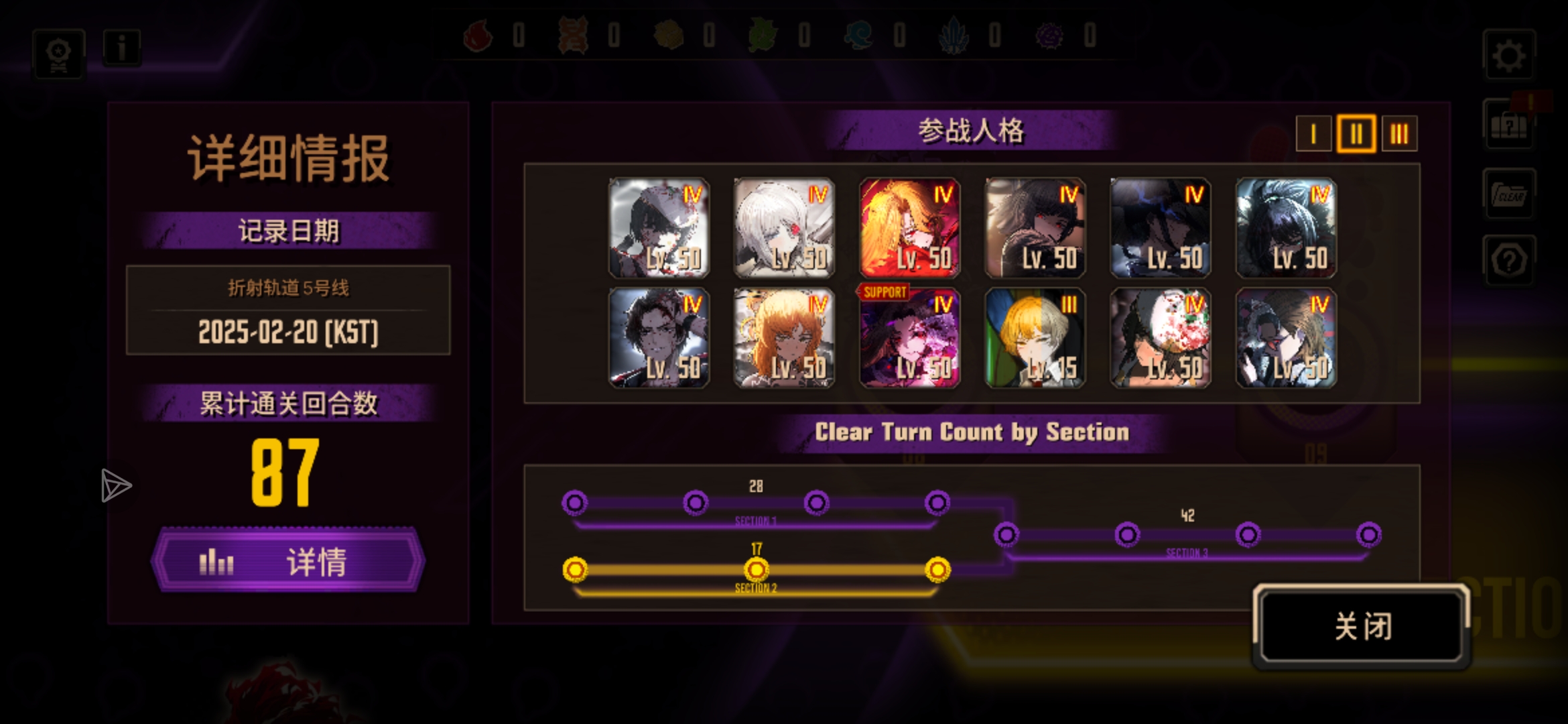Image resolution: width=1568 pixels, height=724 pixels.
Task: Select the orange-haired identity portrait
Action: 784,338
